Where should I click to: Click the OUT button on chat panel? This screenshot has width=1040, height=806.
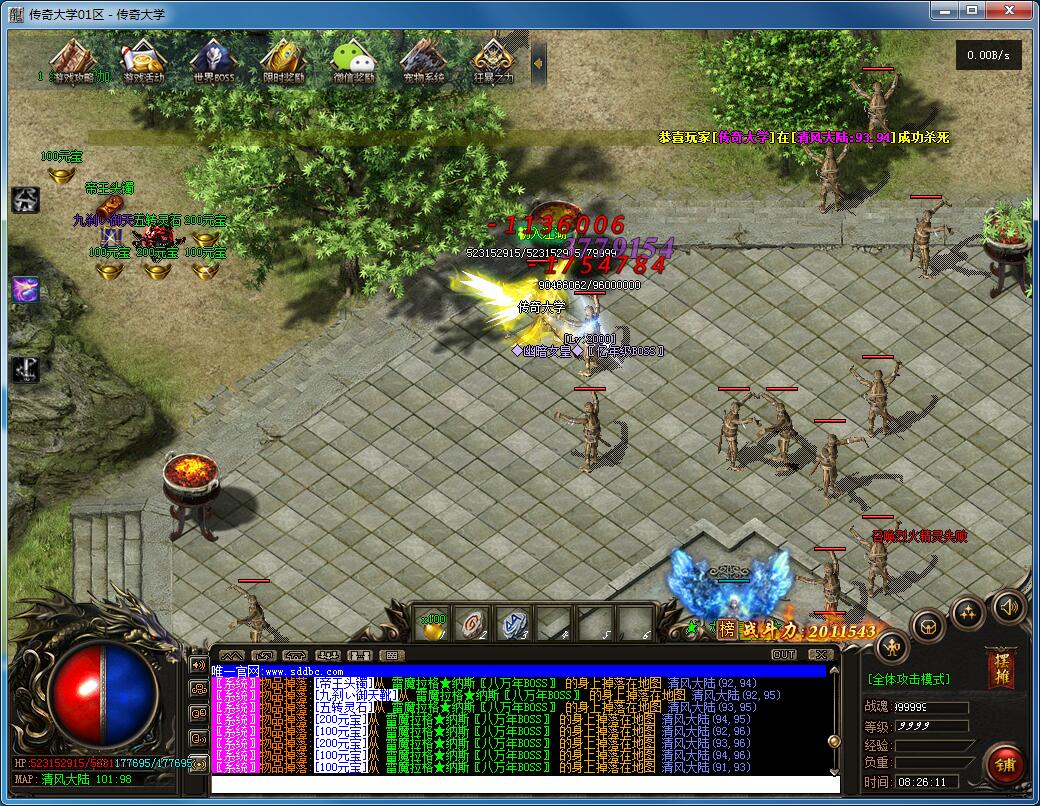[x=784, y=655]
